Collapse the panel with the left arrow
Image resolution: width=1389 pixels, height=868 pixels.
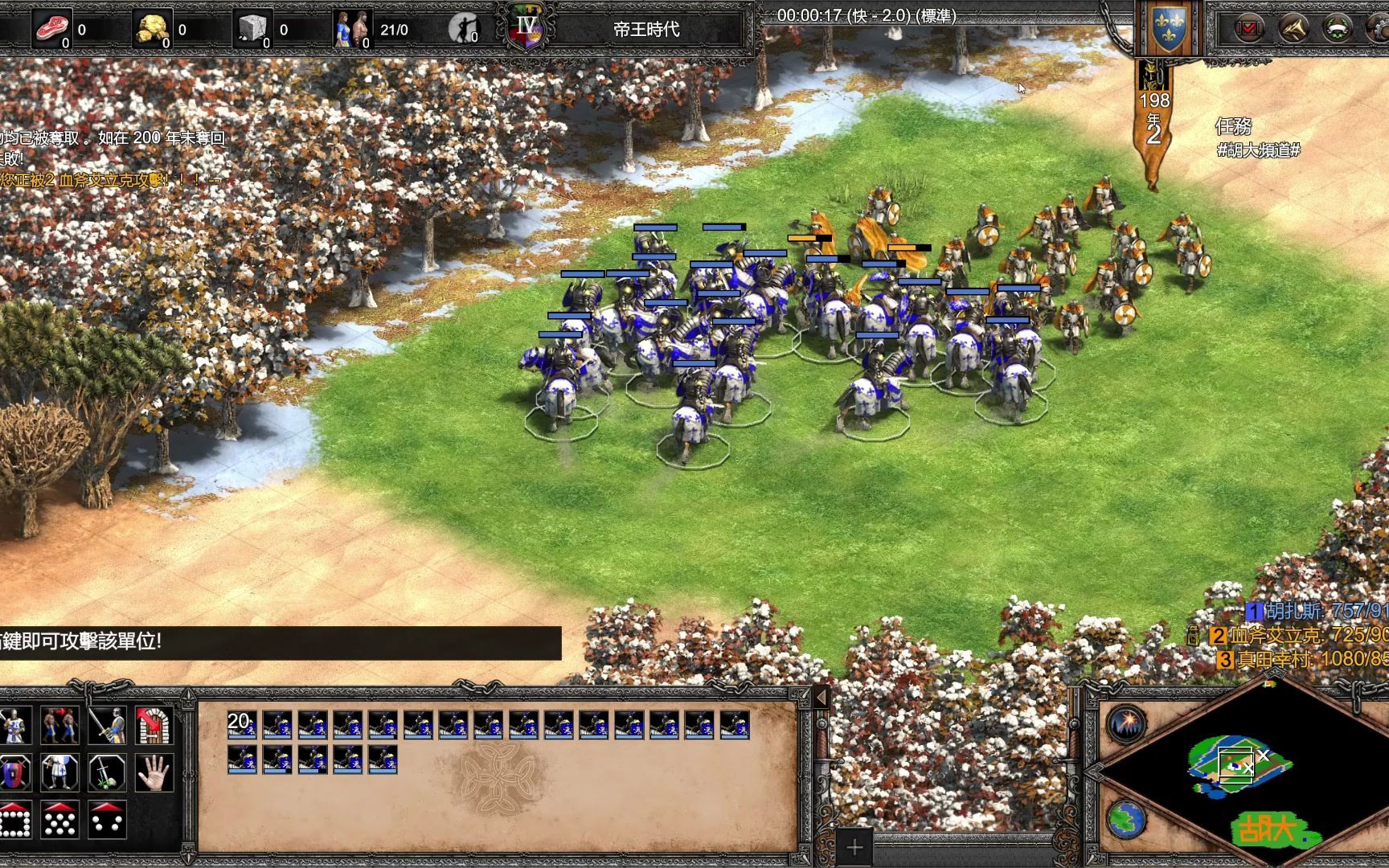(x=822, y=697)
